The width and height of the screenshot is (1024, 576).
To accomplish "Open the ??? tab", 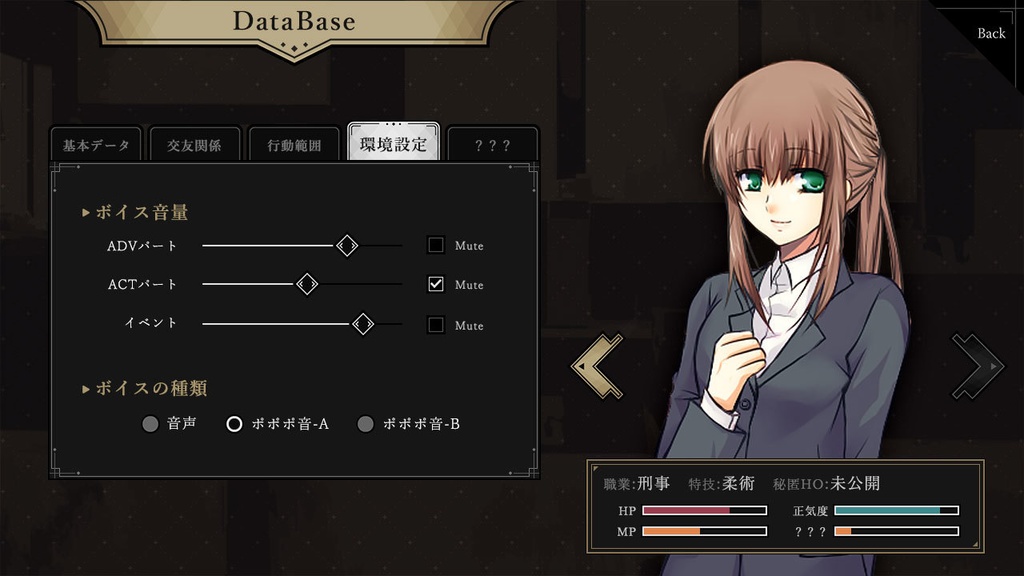I will click(x=492, y=145).
